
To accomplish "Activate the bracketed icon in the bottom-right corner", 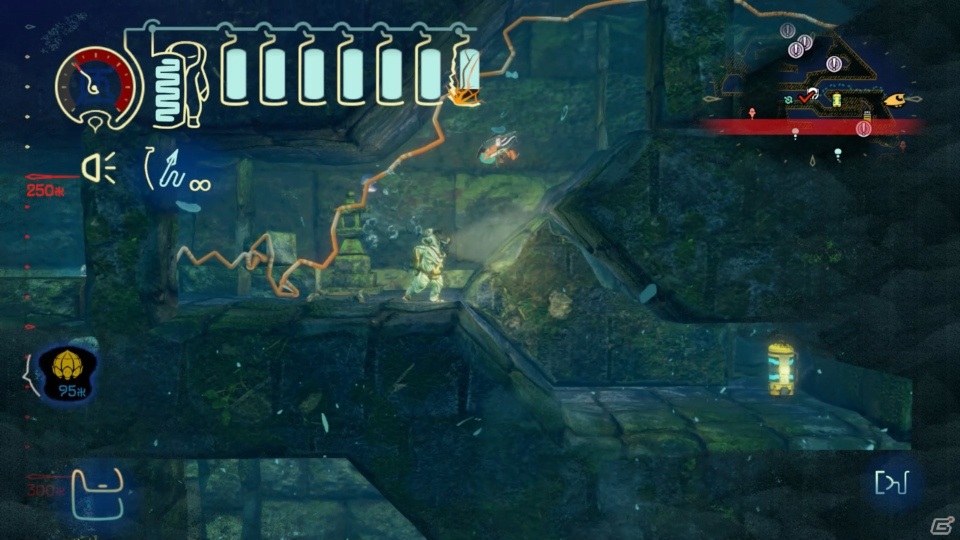I will [x=890, y=483].
